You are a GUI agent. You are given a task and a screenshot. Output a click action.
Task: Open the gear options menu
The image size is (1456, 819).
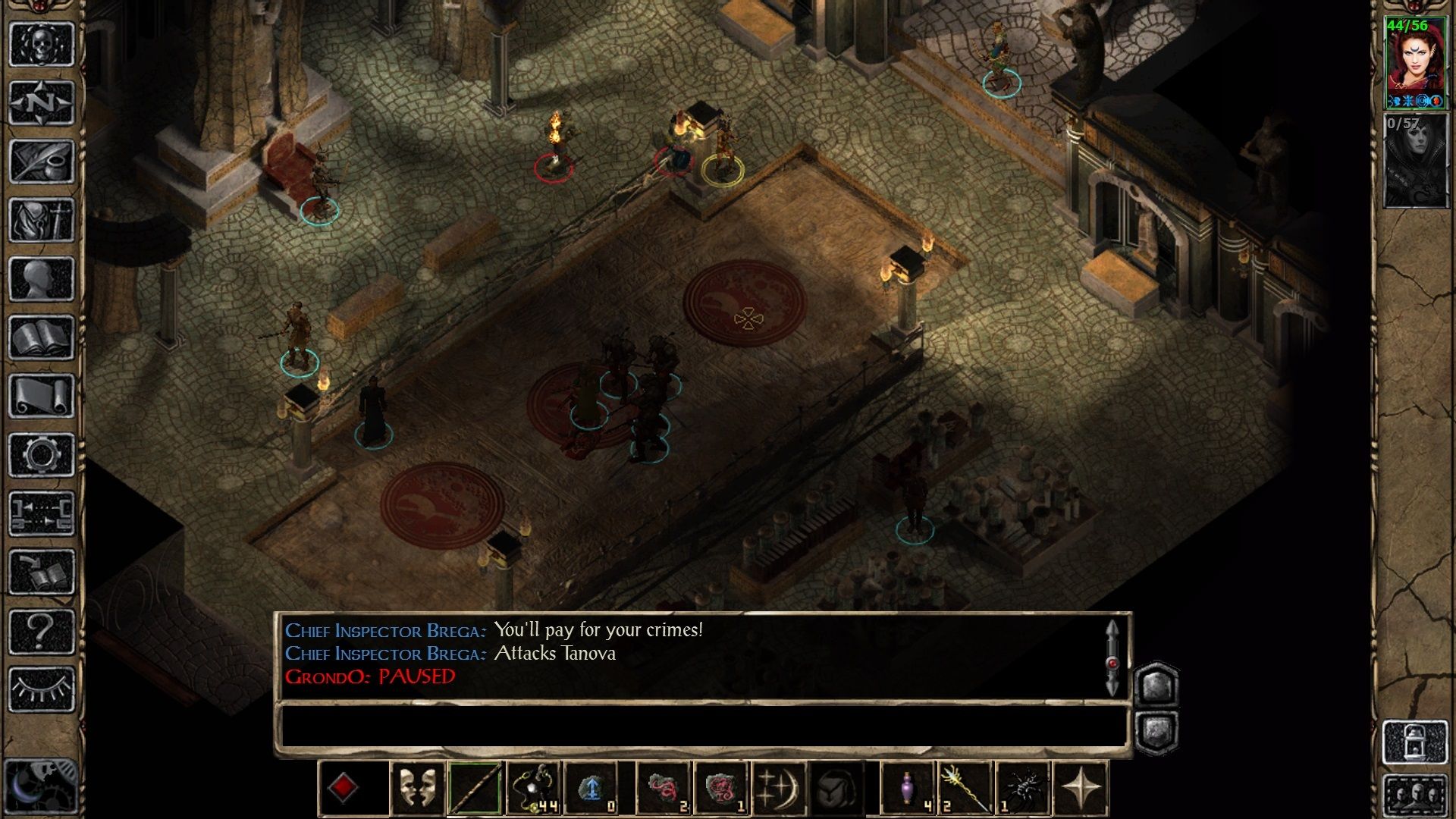point(42,455)
